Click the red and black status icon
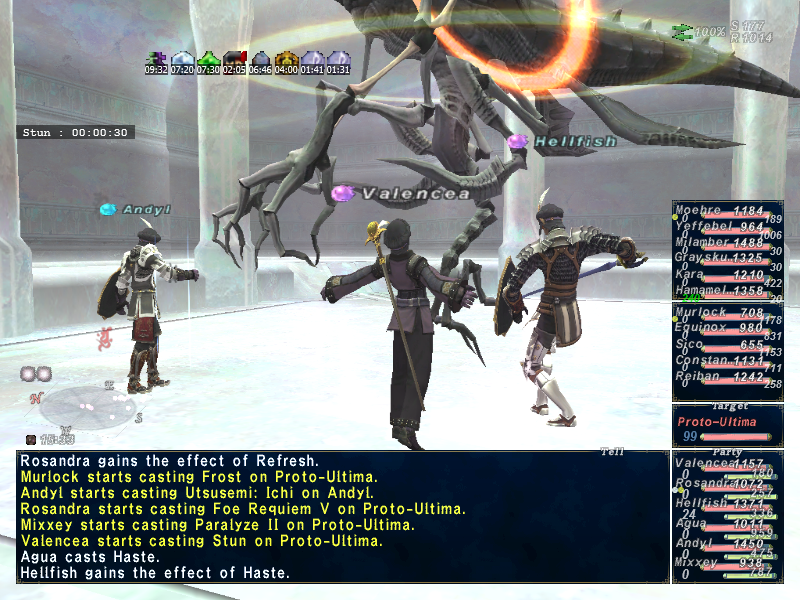This screenshot has height=600, width=800. click(x=234, y=59)
